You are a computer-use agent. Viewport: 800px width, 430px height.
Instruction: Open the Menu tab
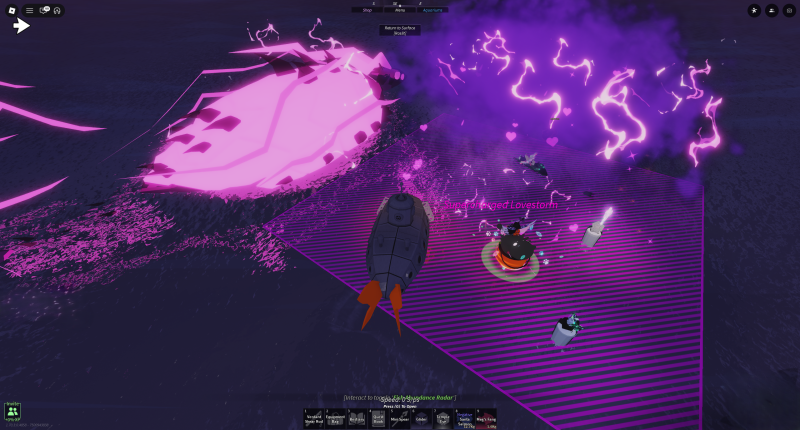click(x=399, y=9)
